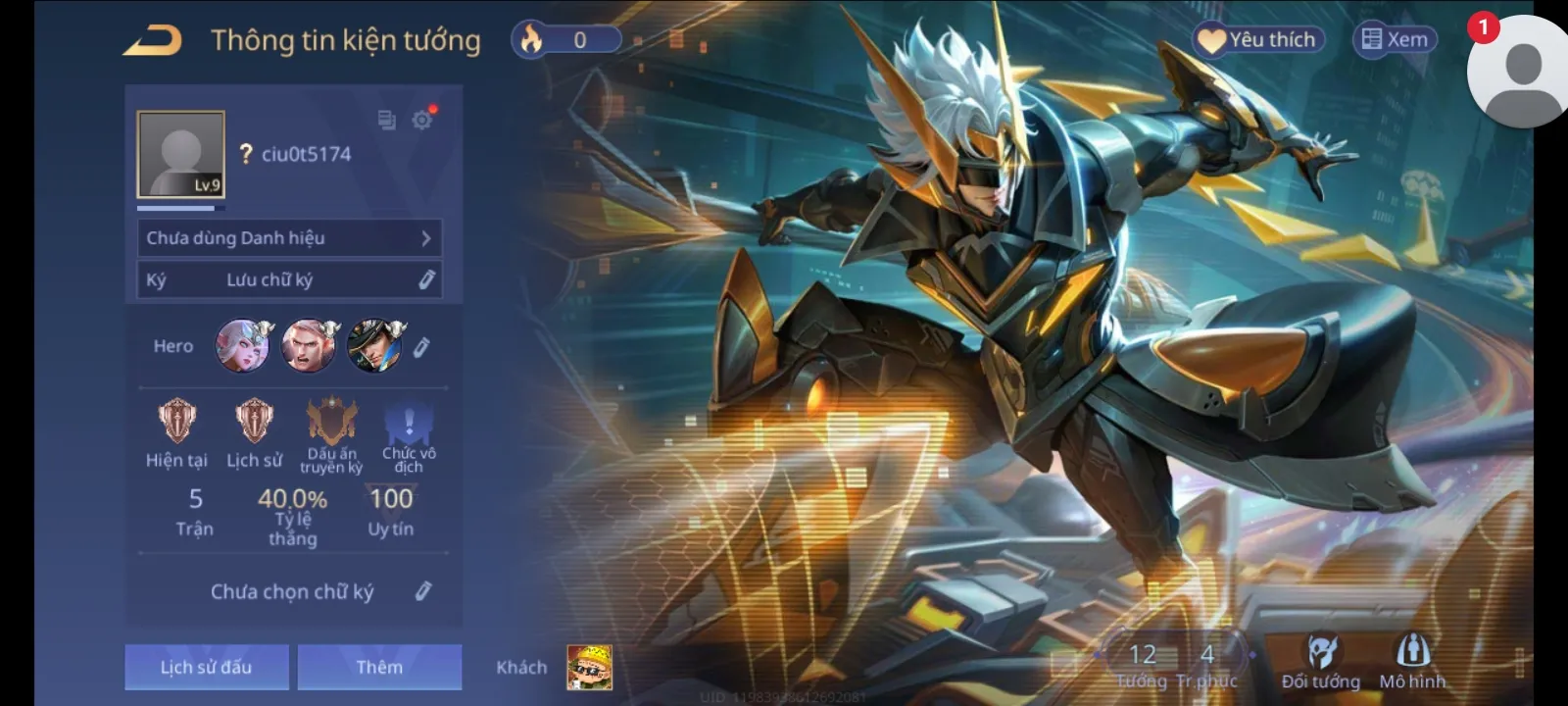This screenshot has width=1568, height=706.
Task: Select the first hero avatar thumbnail
Action: pos(241,346)
